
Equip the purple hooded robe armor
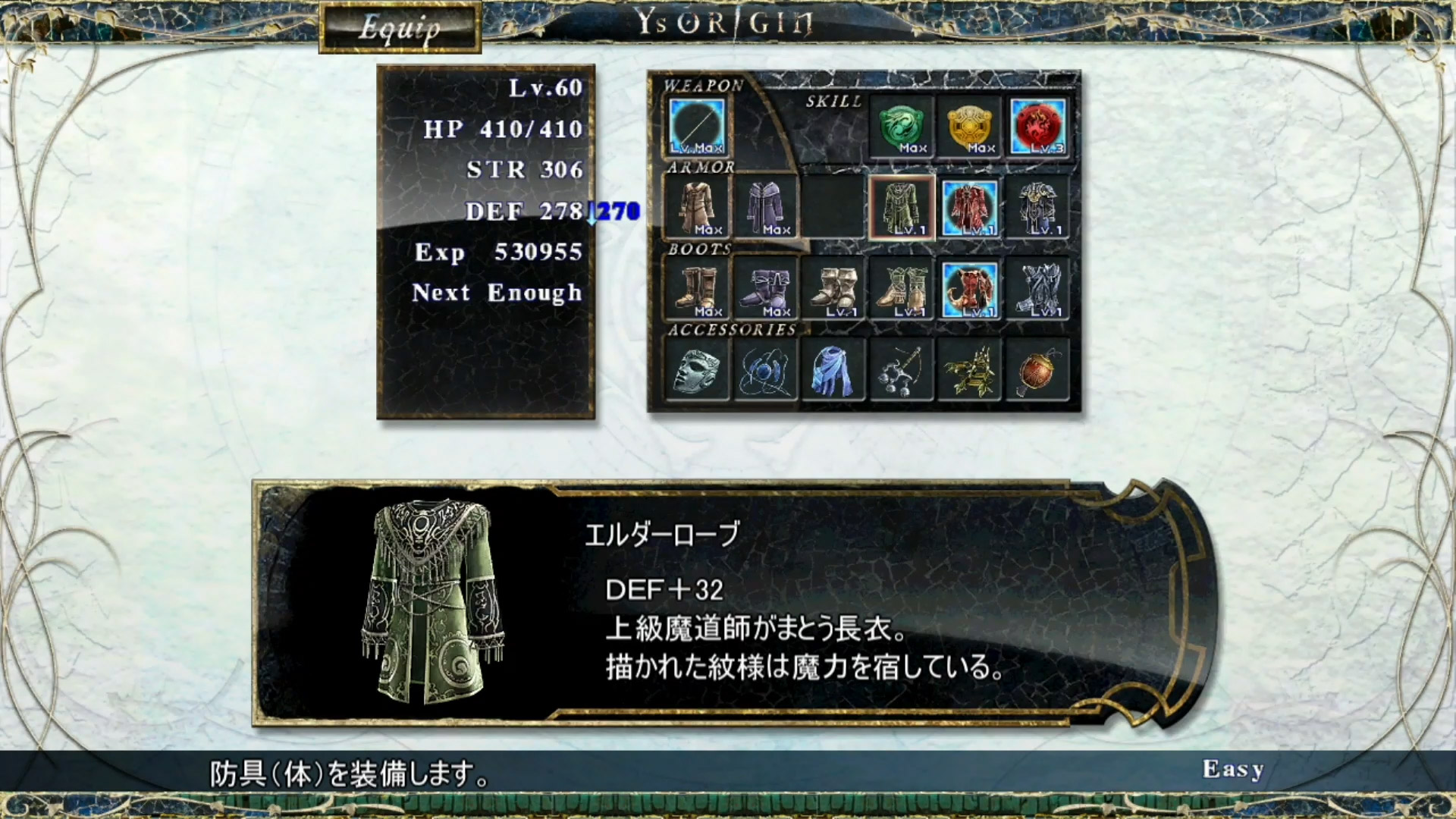pos(765,207)
